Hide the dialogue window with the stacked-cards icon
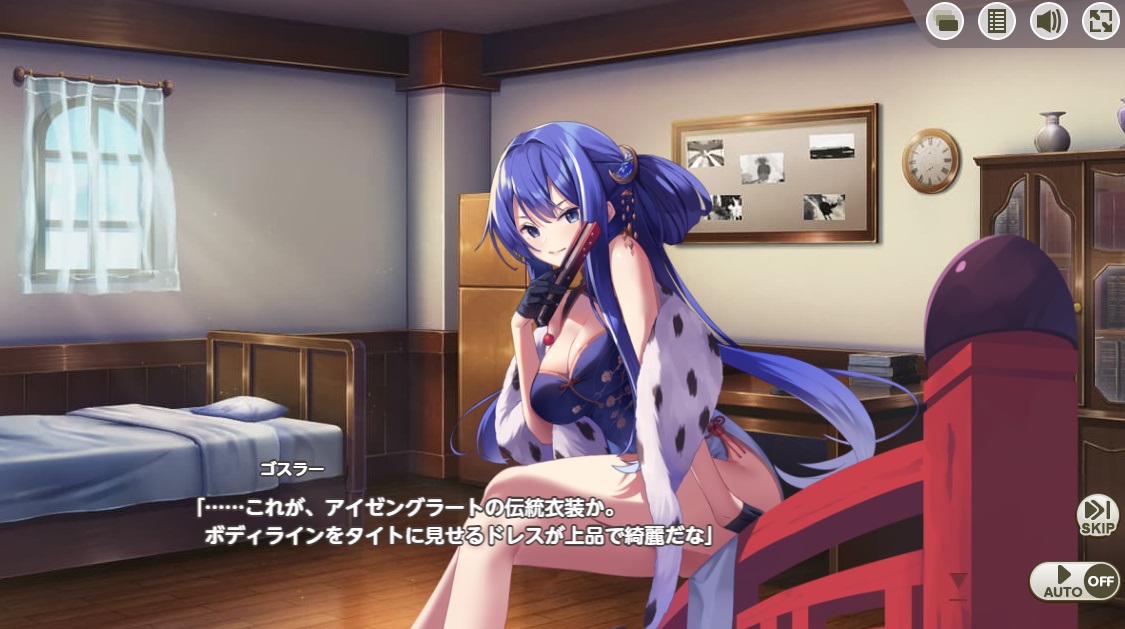Image resolution: width=1125 pixels, height=629 pixels. coord(945,21)
